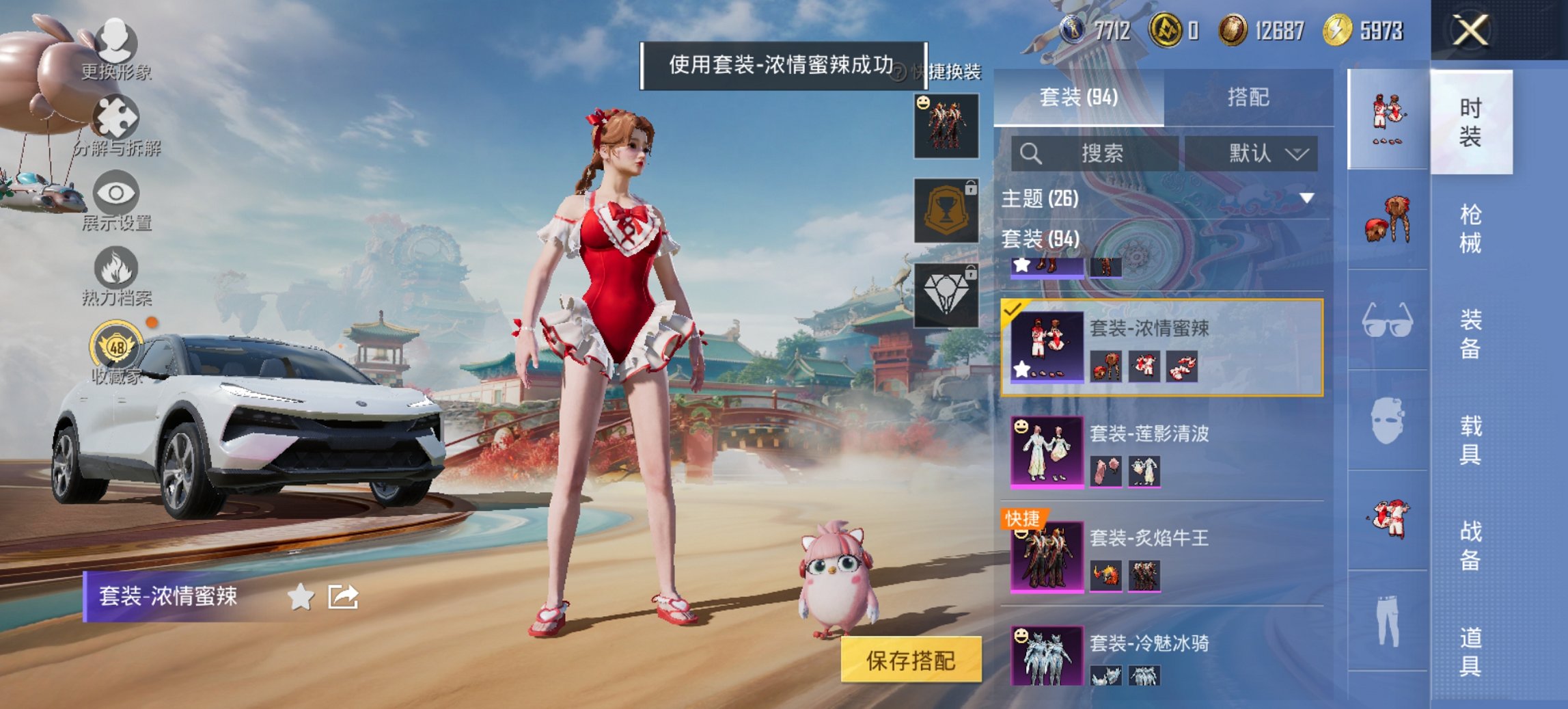Click the 分解与拆解 dismantle icon
Screen dimensions: 1568x709
(116, 116)
